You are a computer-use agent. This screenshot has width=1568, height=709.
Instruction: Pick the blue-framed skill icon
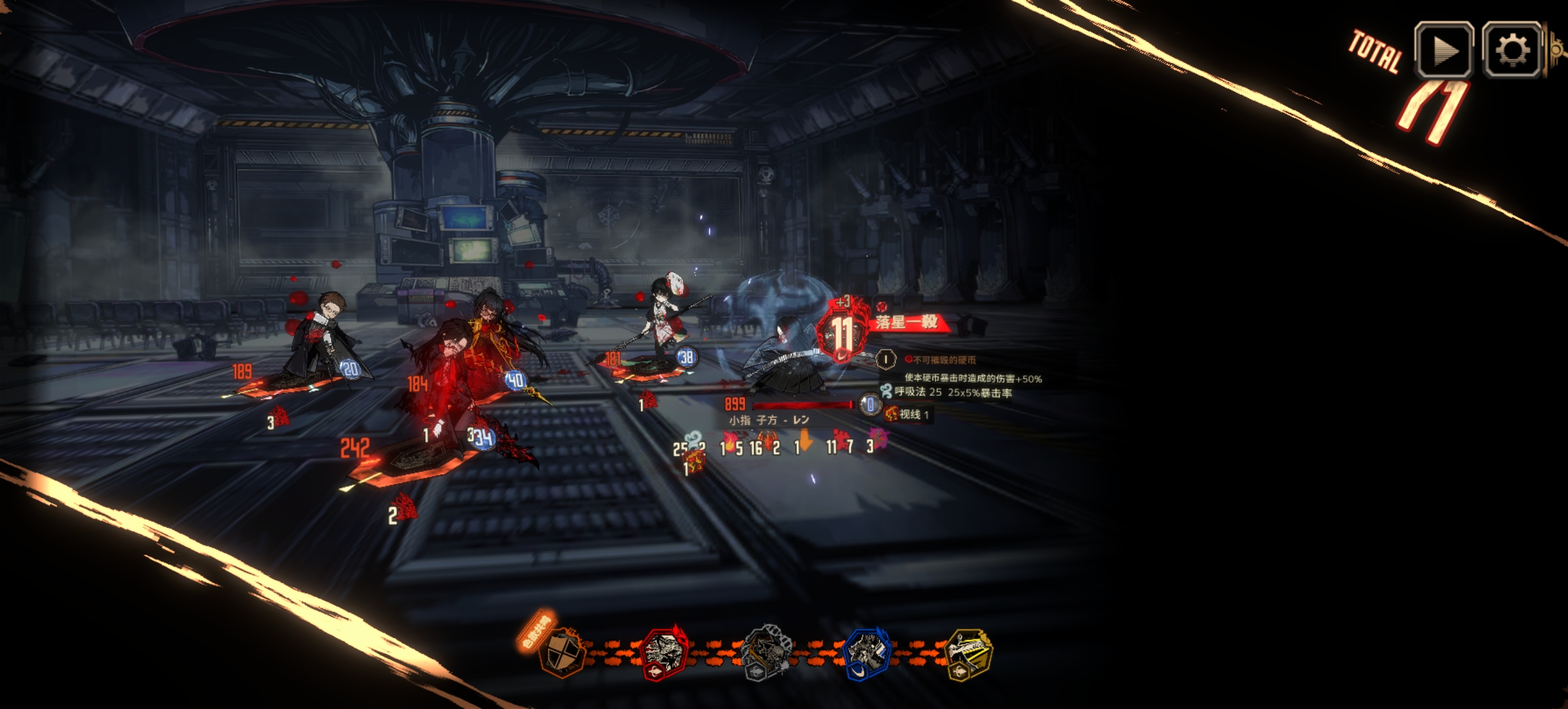coord(867,653)
